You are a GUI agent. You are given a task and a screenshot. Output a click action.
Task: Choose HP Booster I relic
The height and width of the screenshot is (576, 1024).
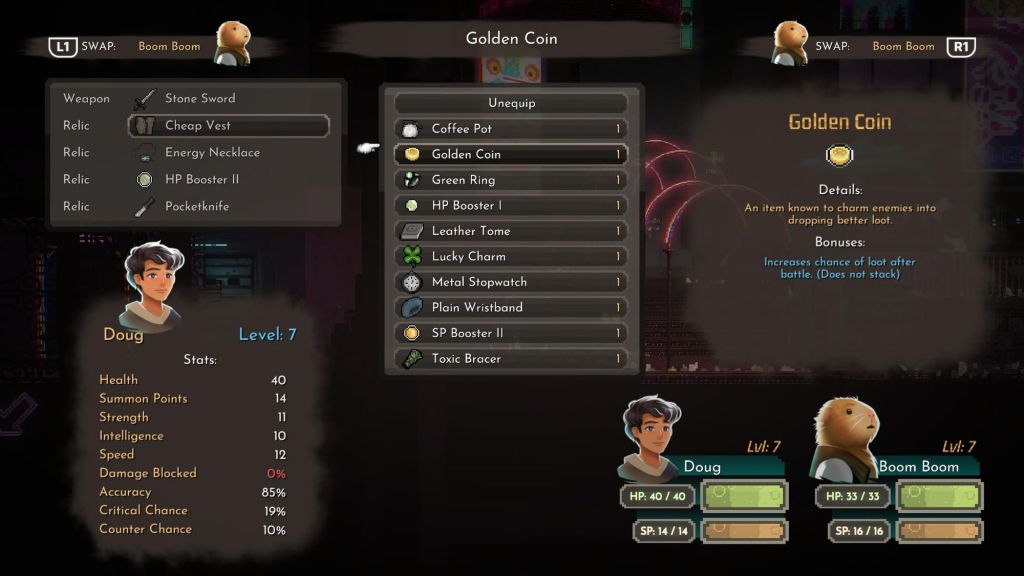(511, 205)
